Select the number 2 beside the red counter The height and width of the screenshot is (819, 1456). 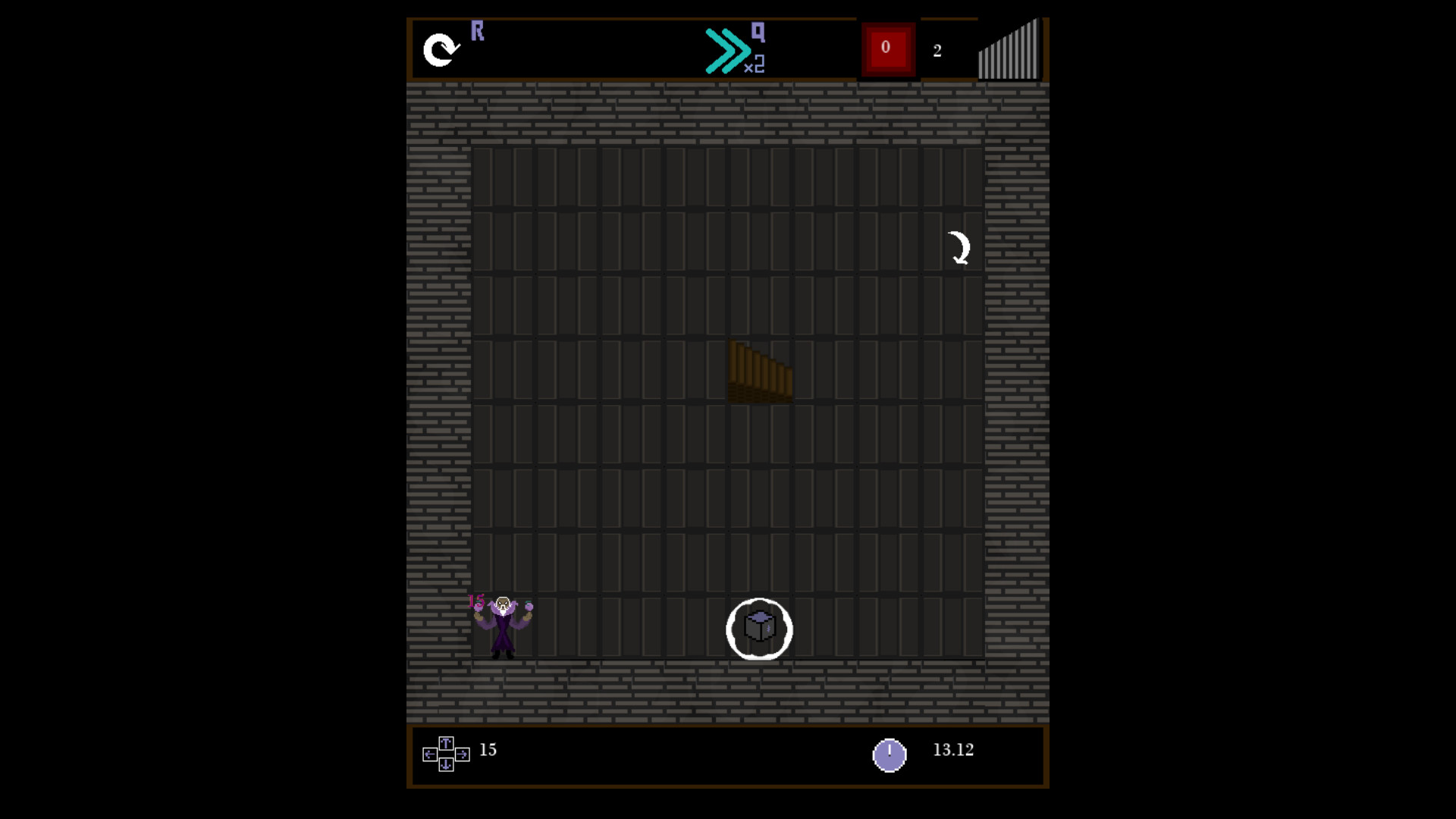pyautogui.click(x=938, y=51)
